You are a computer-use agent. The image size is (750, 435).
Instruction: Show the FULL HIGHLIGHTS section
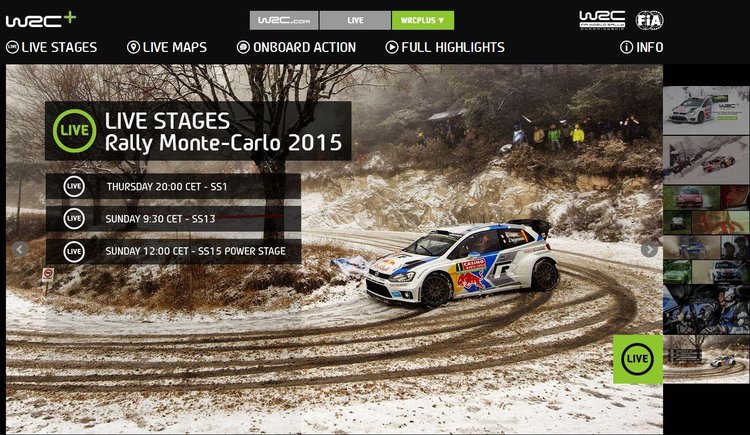tap(445, 47)
